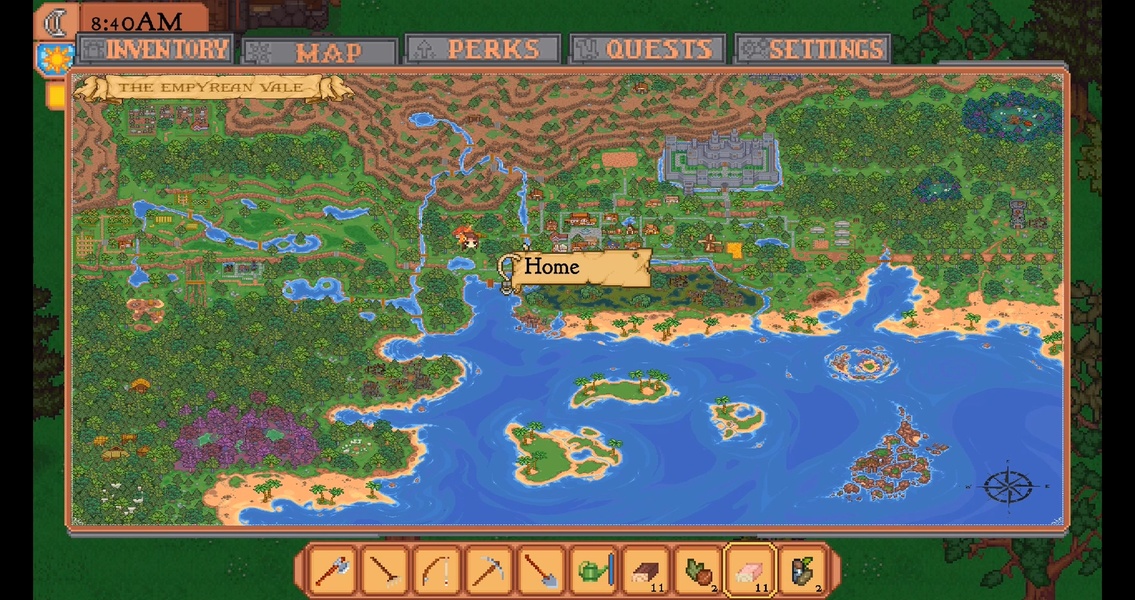Switch to the Map tab
Image resolution: width=1135 pixels, height=600 pixels.
tap(321, 51)
